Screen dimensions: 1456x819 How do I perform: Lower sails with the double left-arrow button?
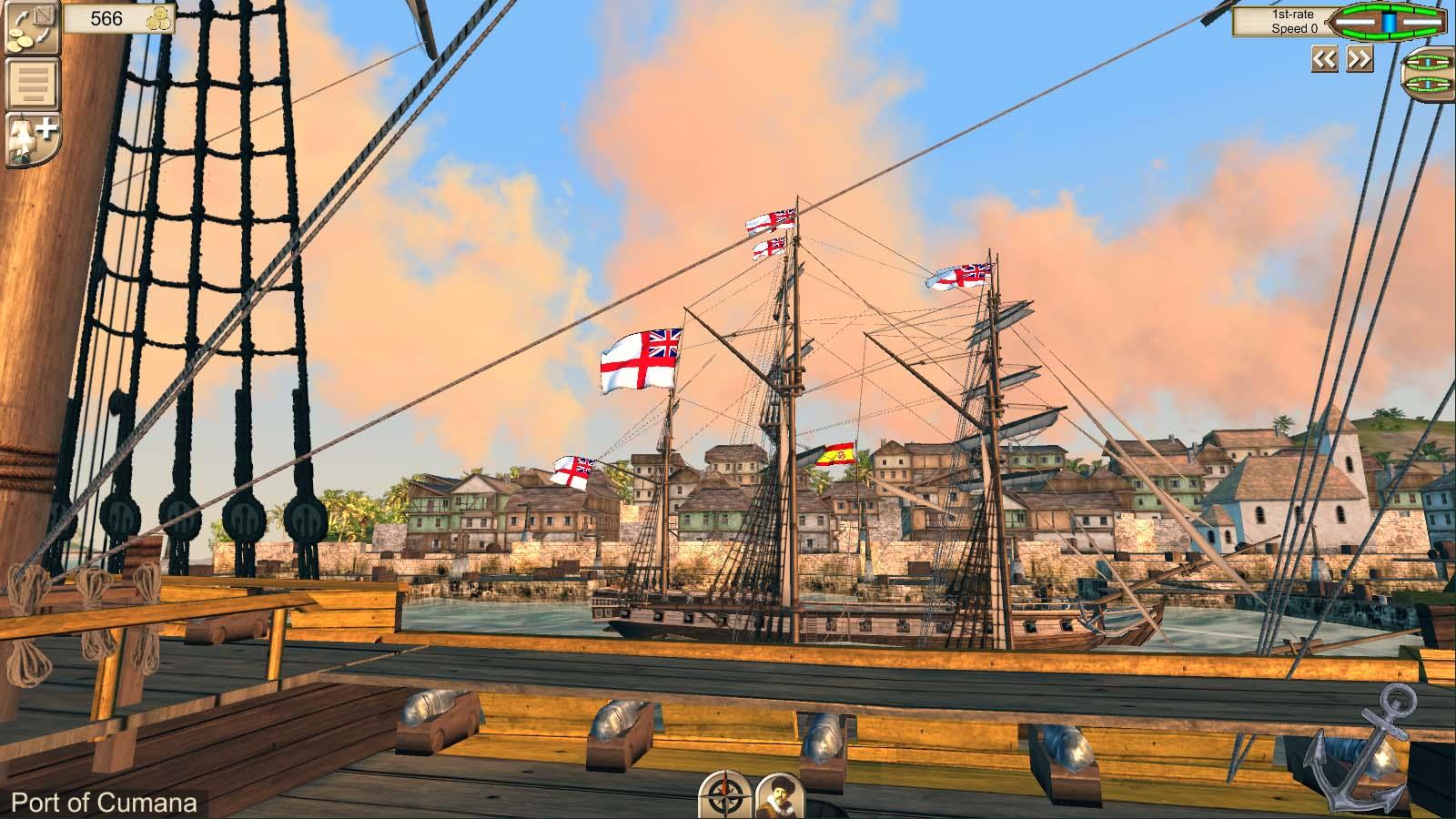[x=1324, y=58]
